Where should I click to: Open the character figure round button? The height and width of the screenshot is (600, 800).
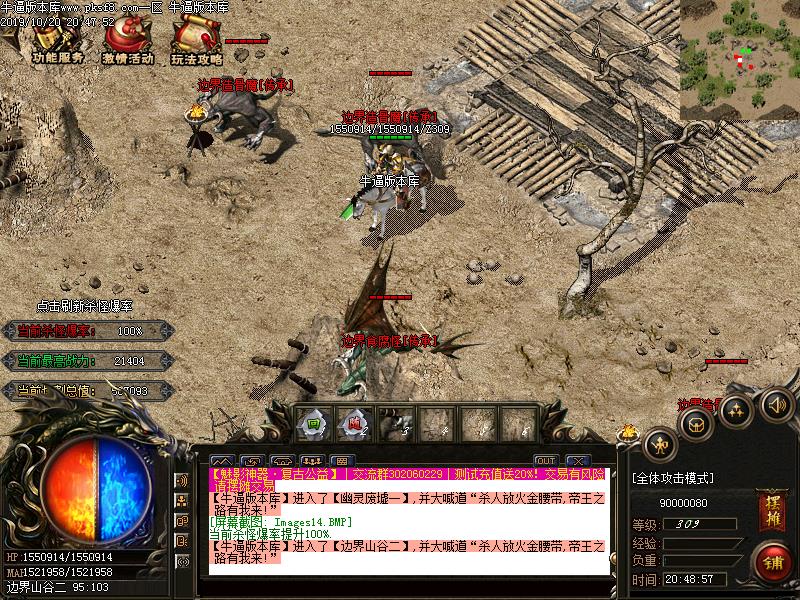660,444
